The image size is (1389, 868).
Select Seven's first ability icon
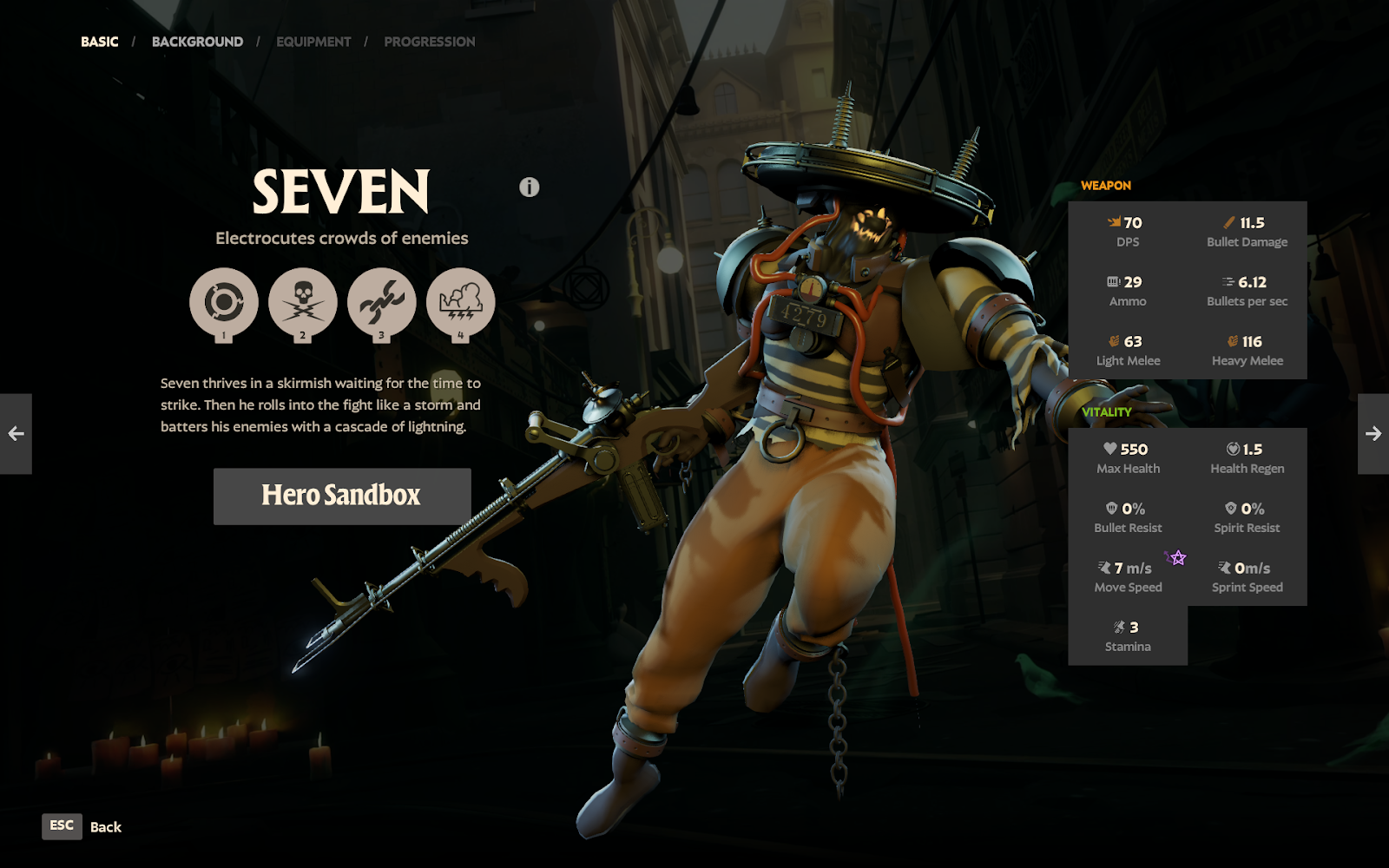tap(224, 303)
